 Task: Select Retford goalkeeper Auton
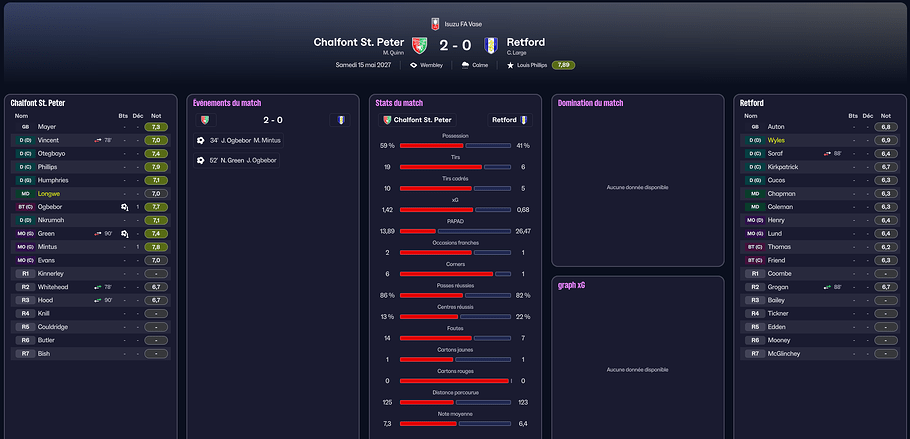[x=776, y=127]
